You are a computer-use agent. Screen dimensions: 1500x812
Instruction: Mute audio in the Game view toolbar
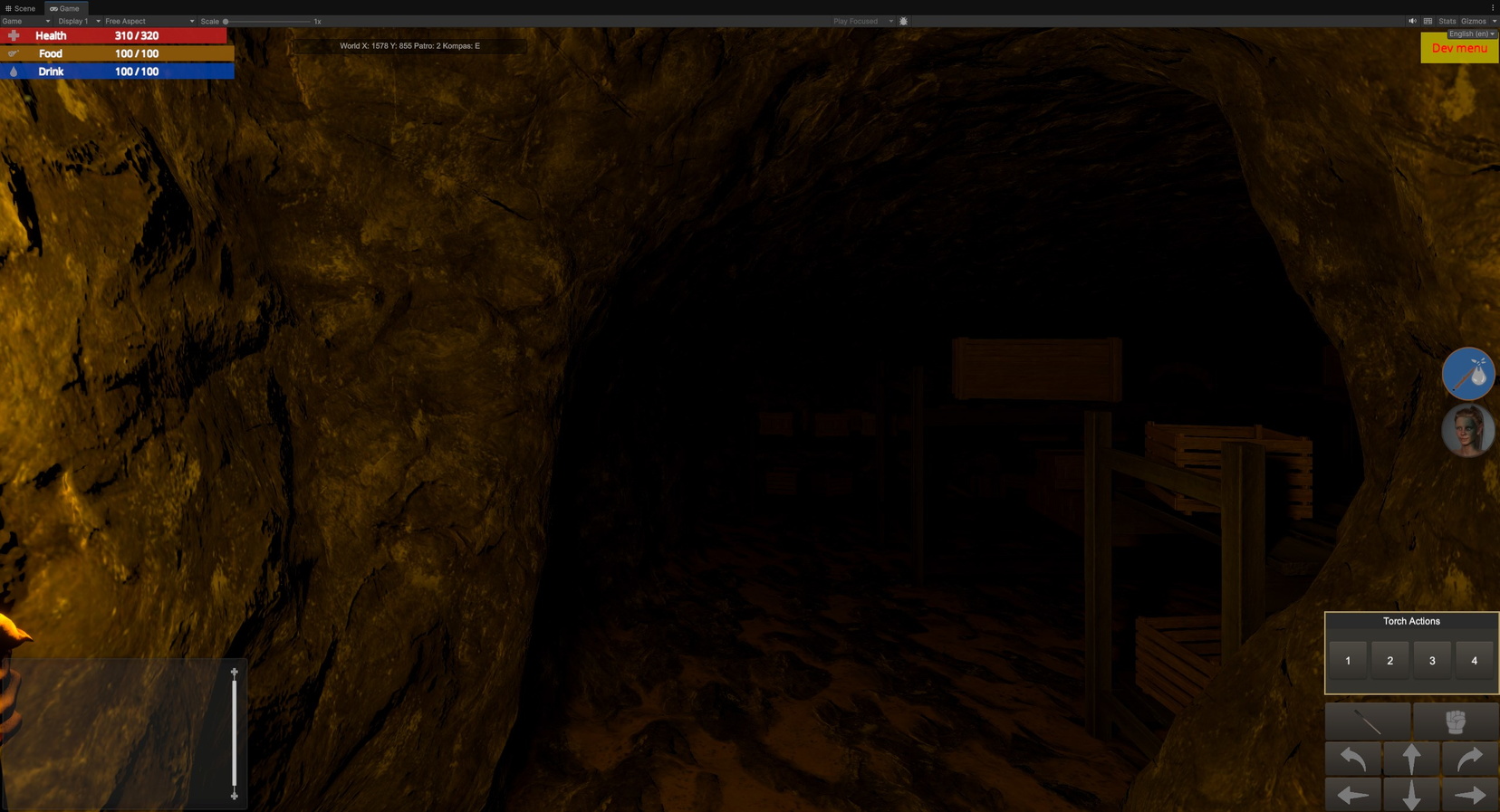click(1411, 20)
